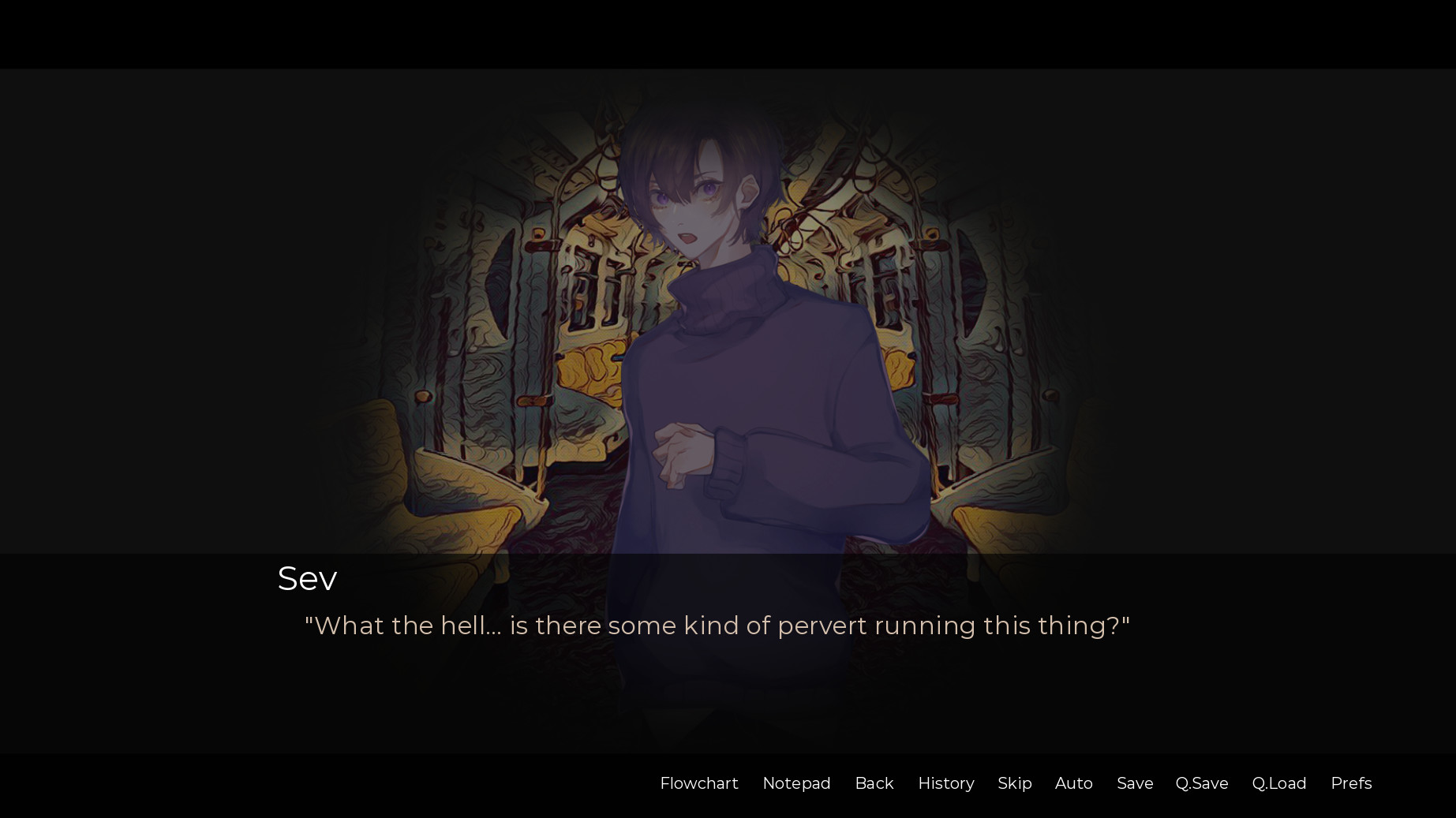This screenshot has width=1456, height=818.
Task: Open game preferences via Prefs
Action: (1351, 783)
